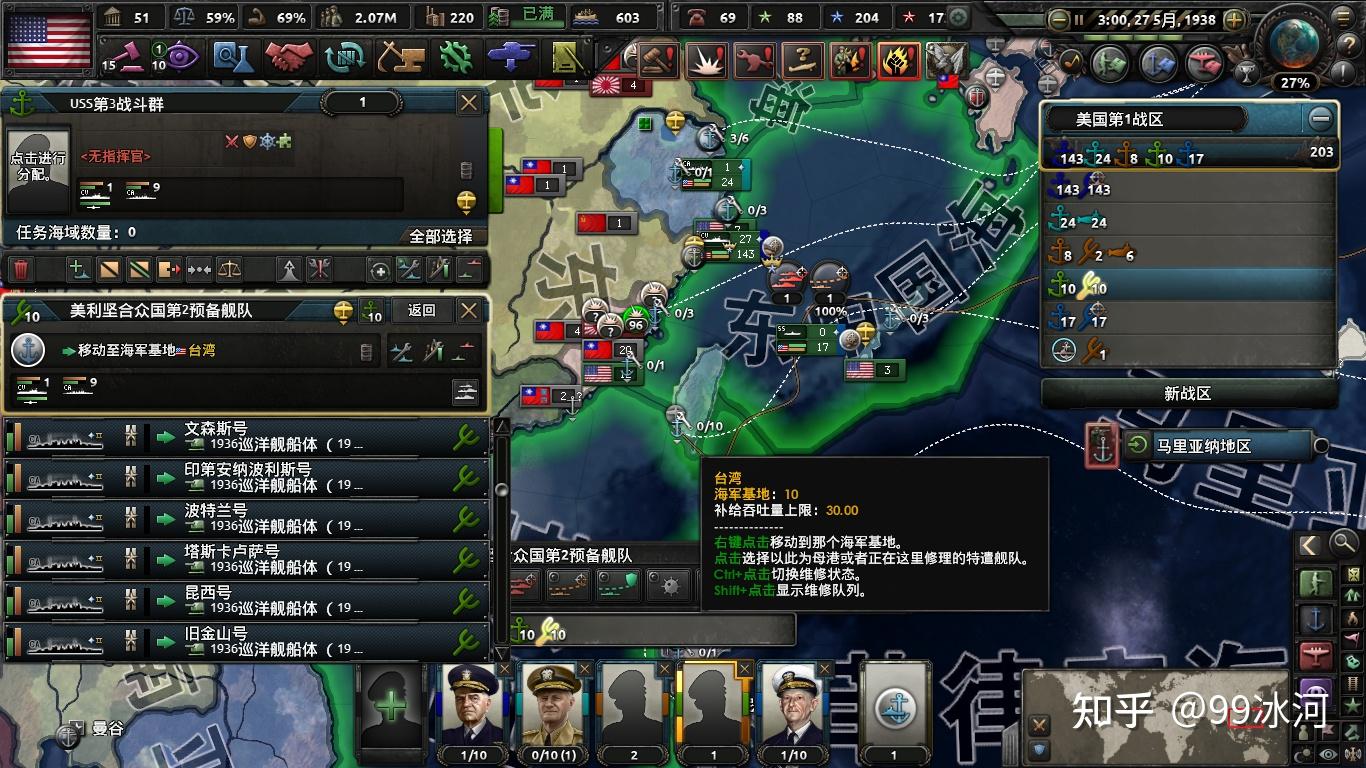
Task: Open the purple decisions icon on right sidebar
Action: (1316, 691)
